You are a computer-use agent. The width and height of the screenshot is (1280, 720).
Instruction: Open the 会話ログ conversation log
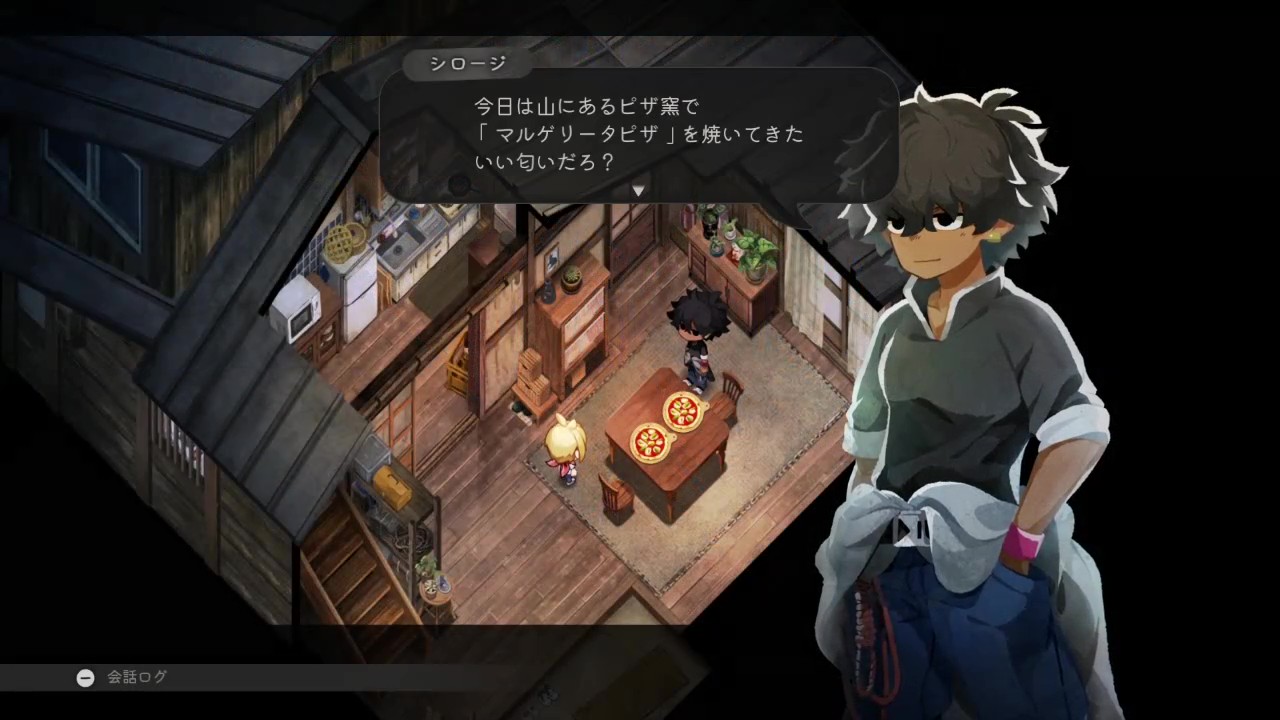137,677
